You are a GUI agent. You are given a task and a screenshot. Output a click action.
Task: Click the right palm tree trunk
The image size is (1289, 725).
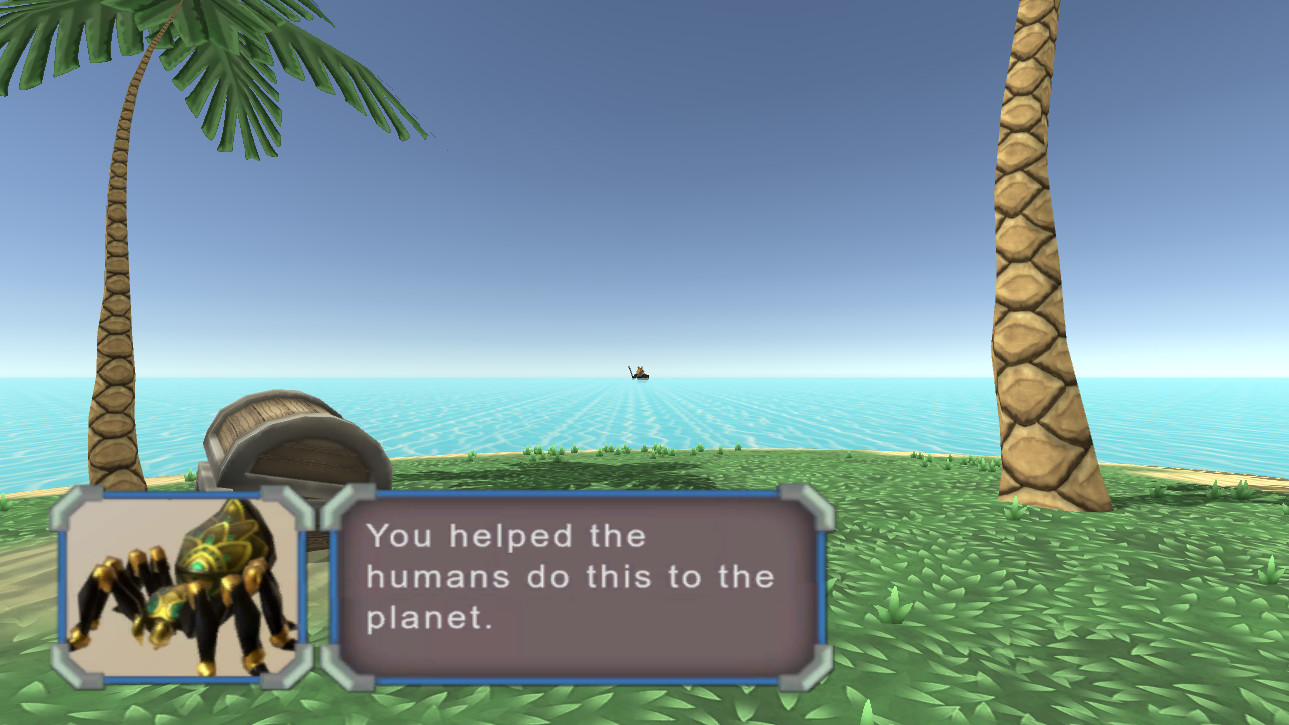point(1030,250)
